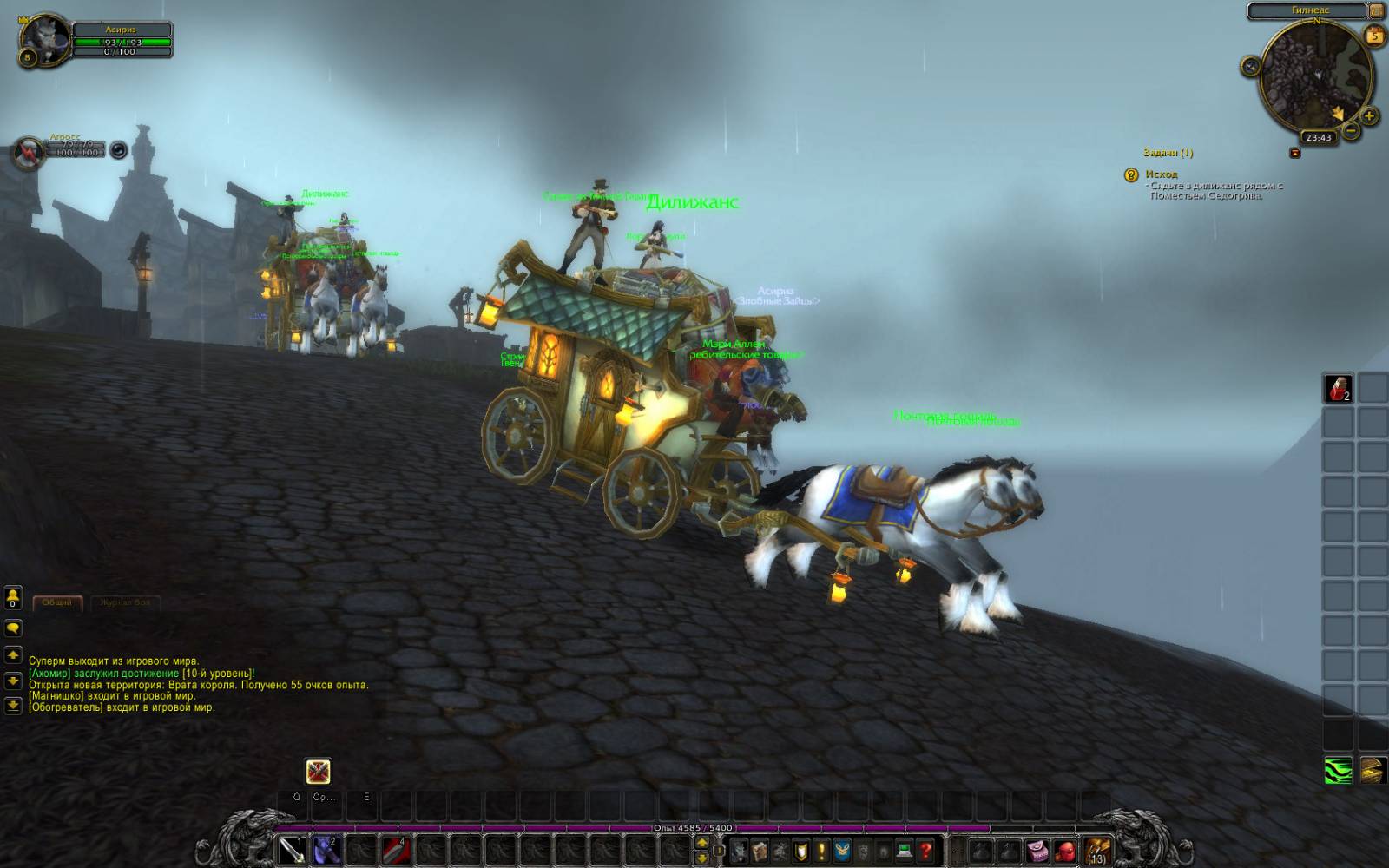Open the world map button beside Гилнеас

pyautogui.click(x=1376, y=10)
